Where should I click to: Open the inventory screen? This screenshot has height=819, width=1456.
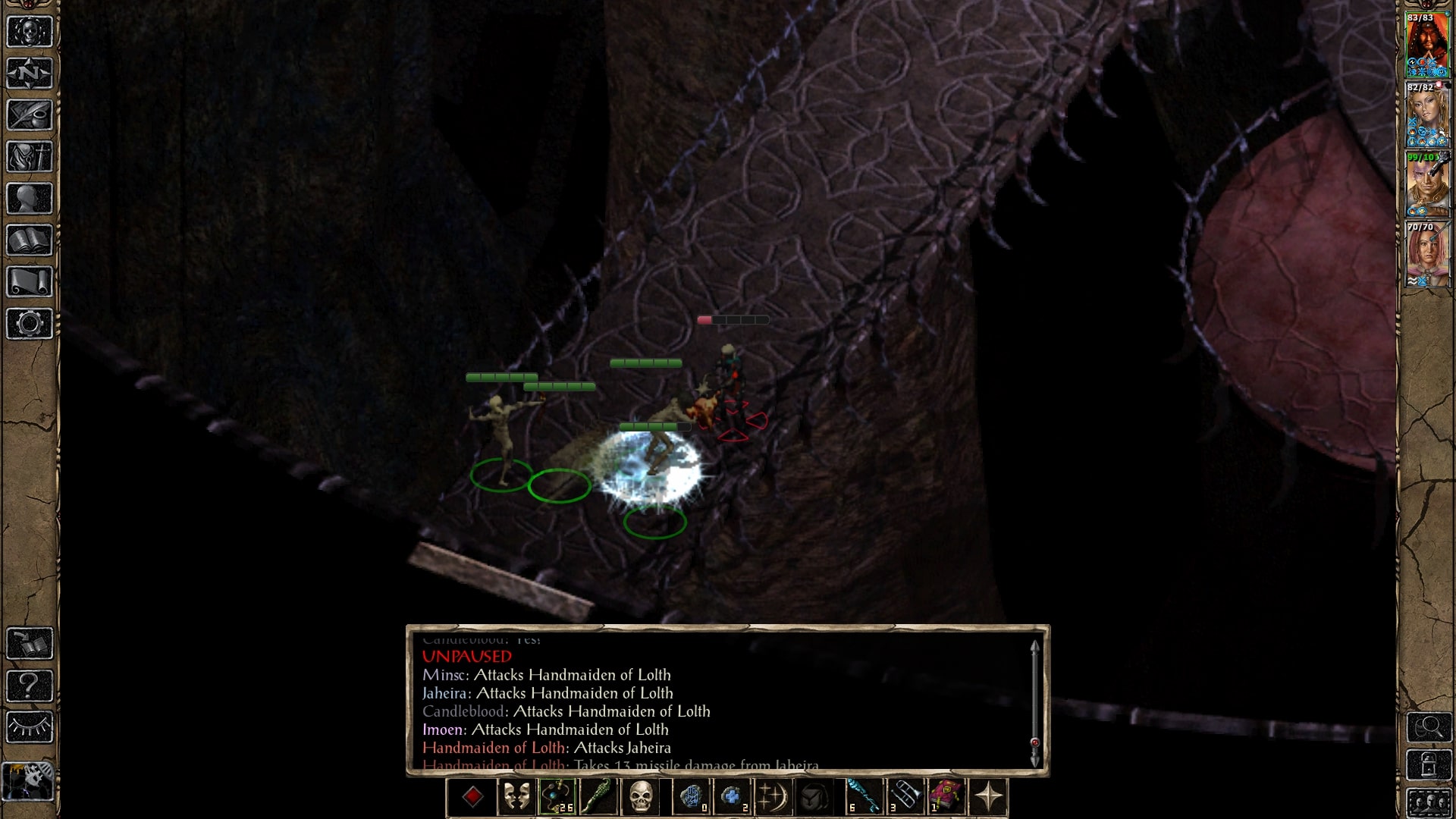tap(30, 157)
